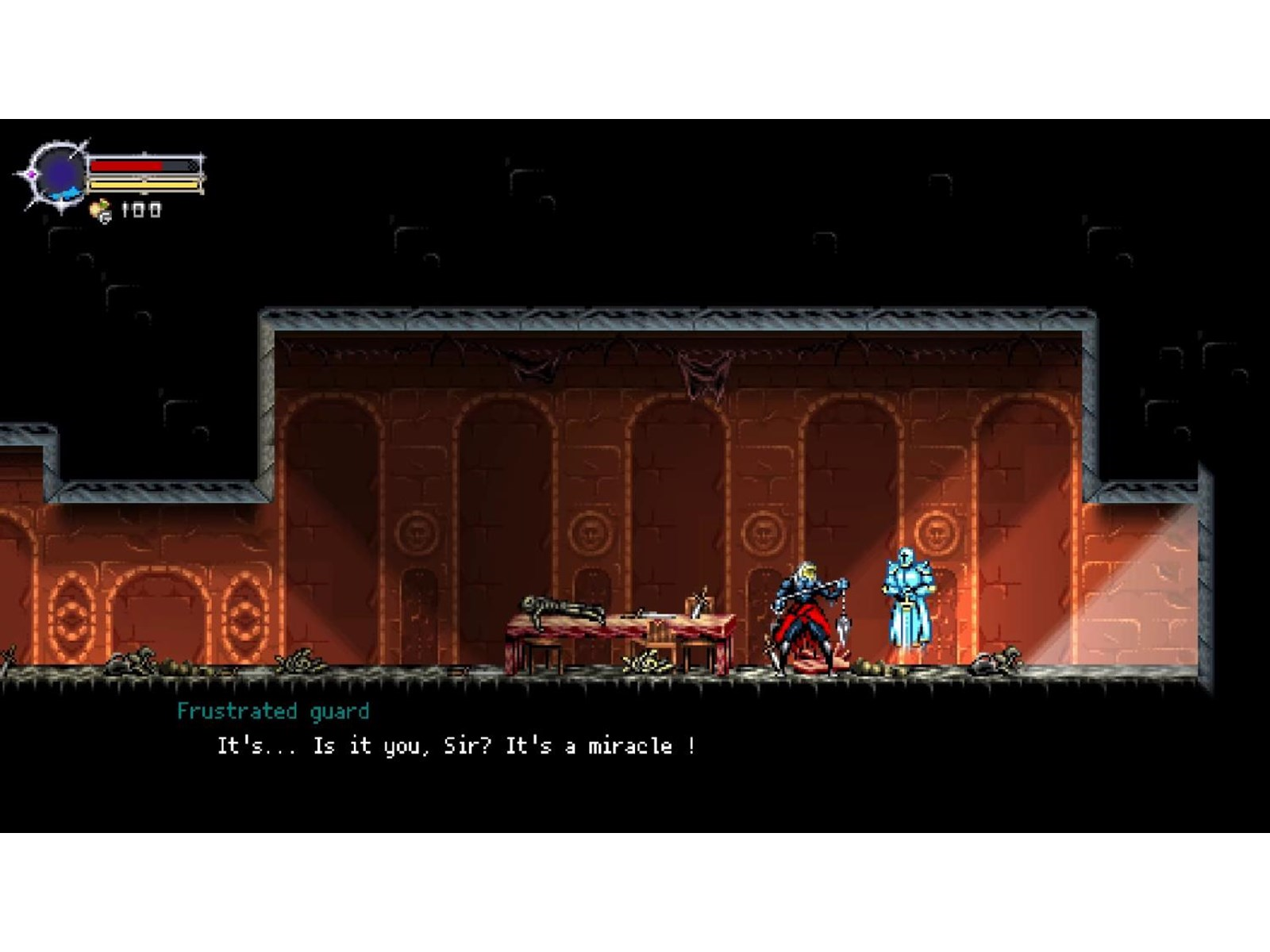
Task: Click the blue liquid inside the portrait orb
Action: [x=66, y=193]
